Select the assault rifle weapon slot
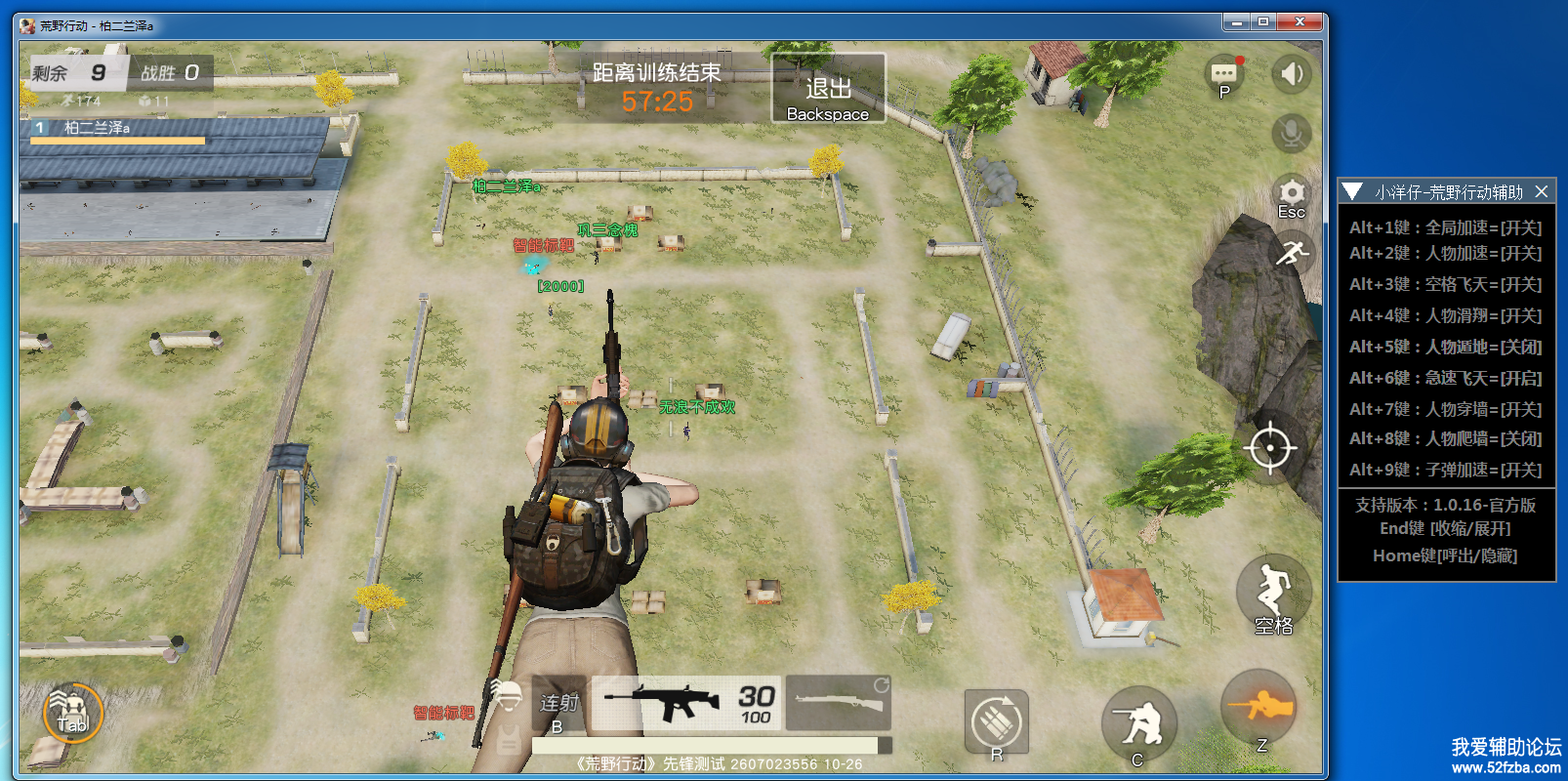 pyautogui.click(x=687, y=703)
